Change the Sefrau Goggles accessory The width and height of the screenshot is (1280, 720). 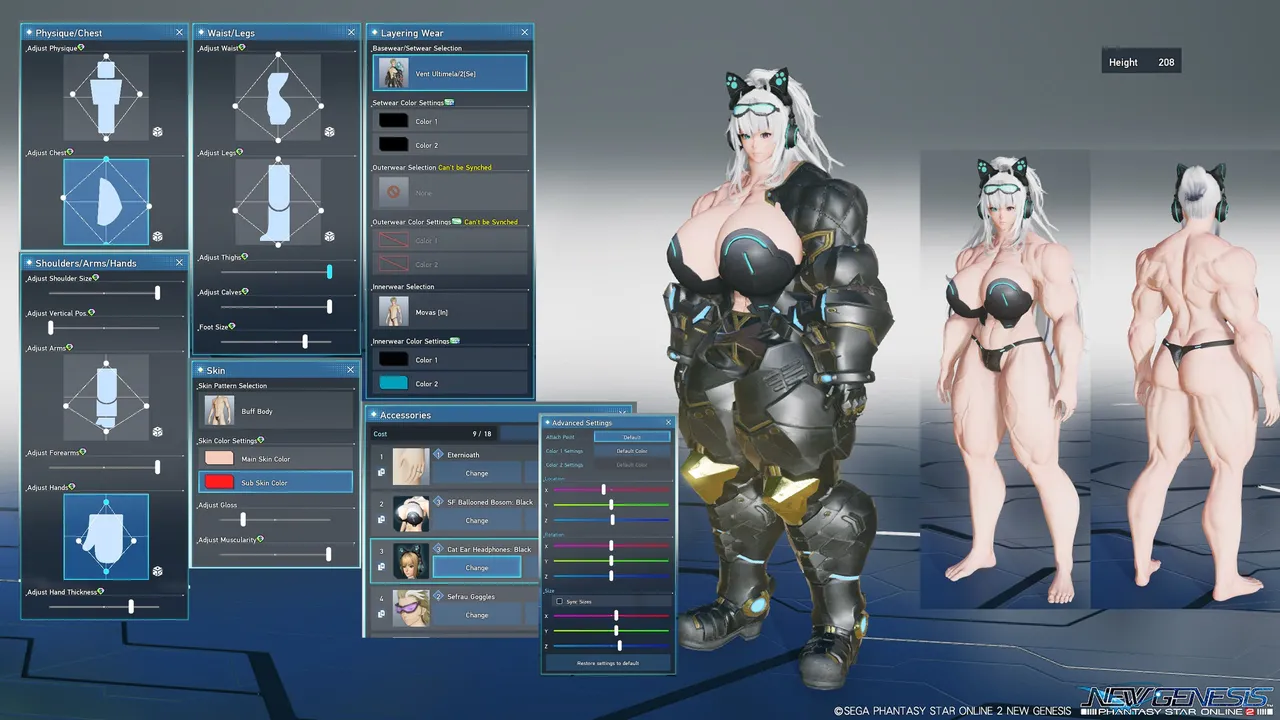477,615
